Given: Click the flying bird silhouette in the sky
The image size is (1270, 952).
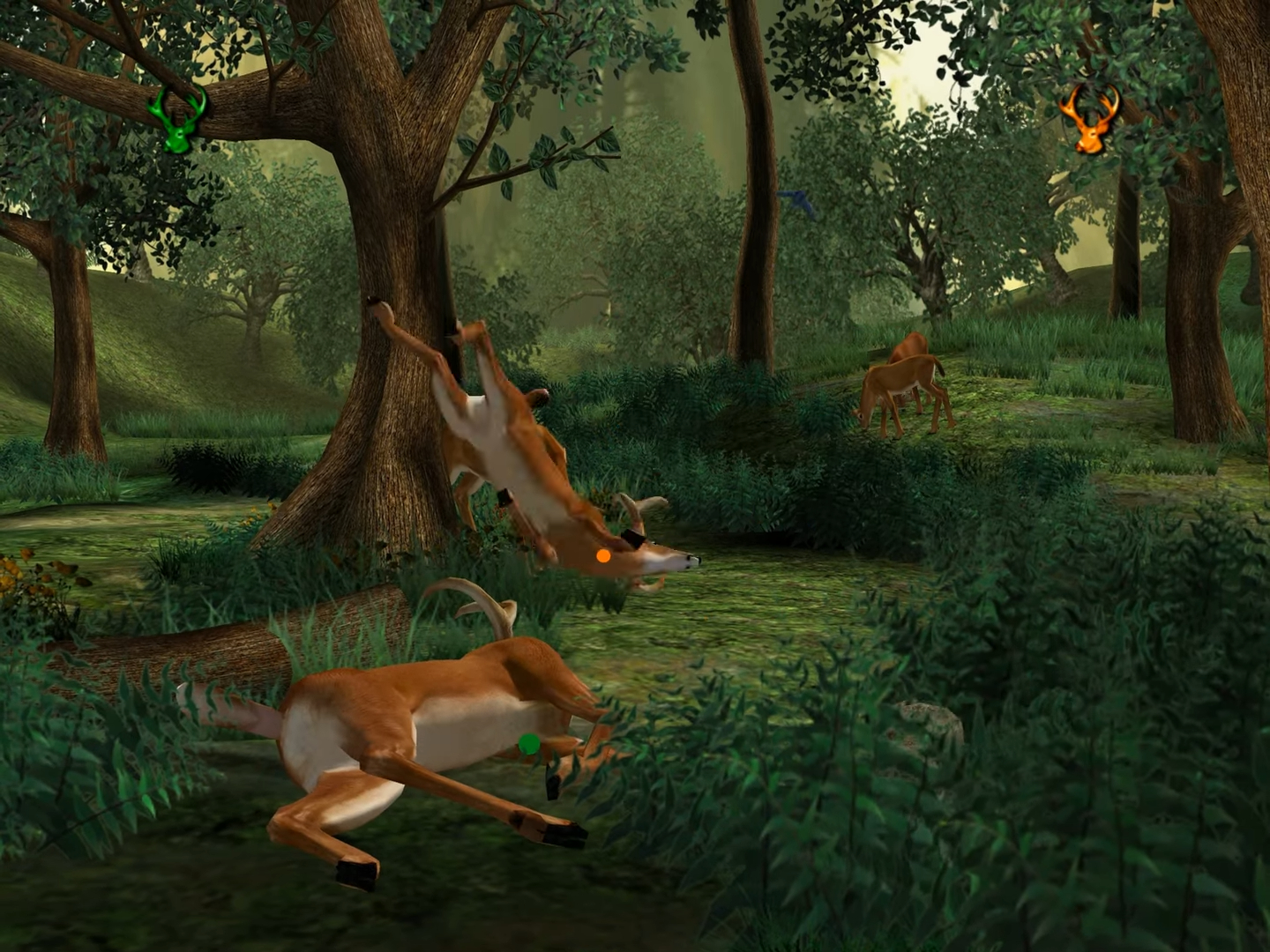Looking at the screenshot, I should coord(794,201).
